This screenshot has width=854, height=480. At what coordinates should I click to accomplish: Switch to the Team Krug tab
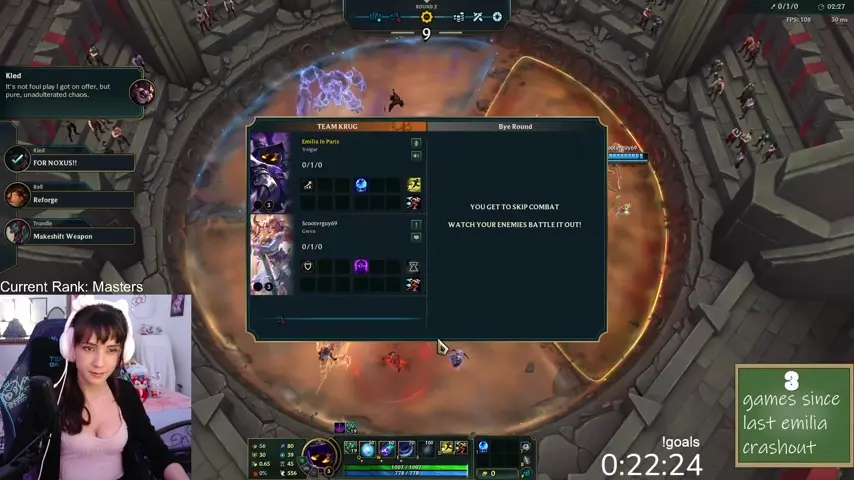pos(337,127)
